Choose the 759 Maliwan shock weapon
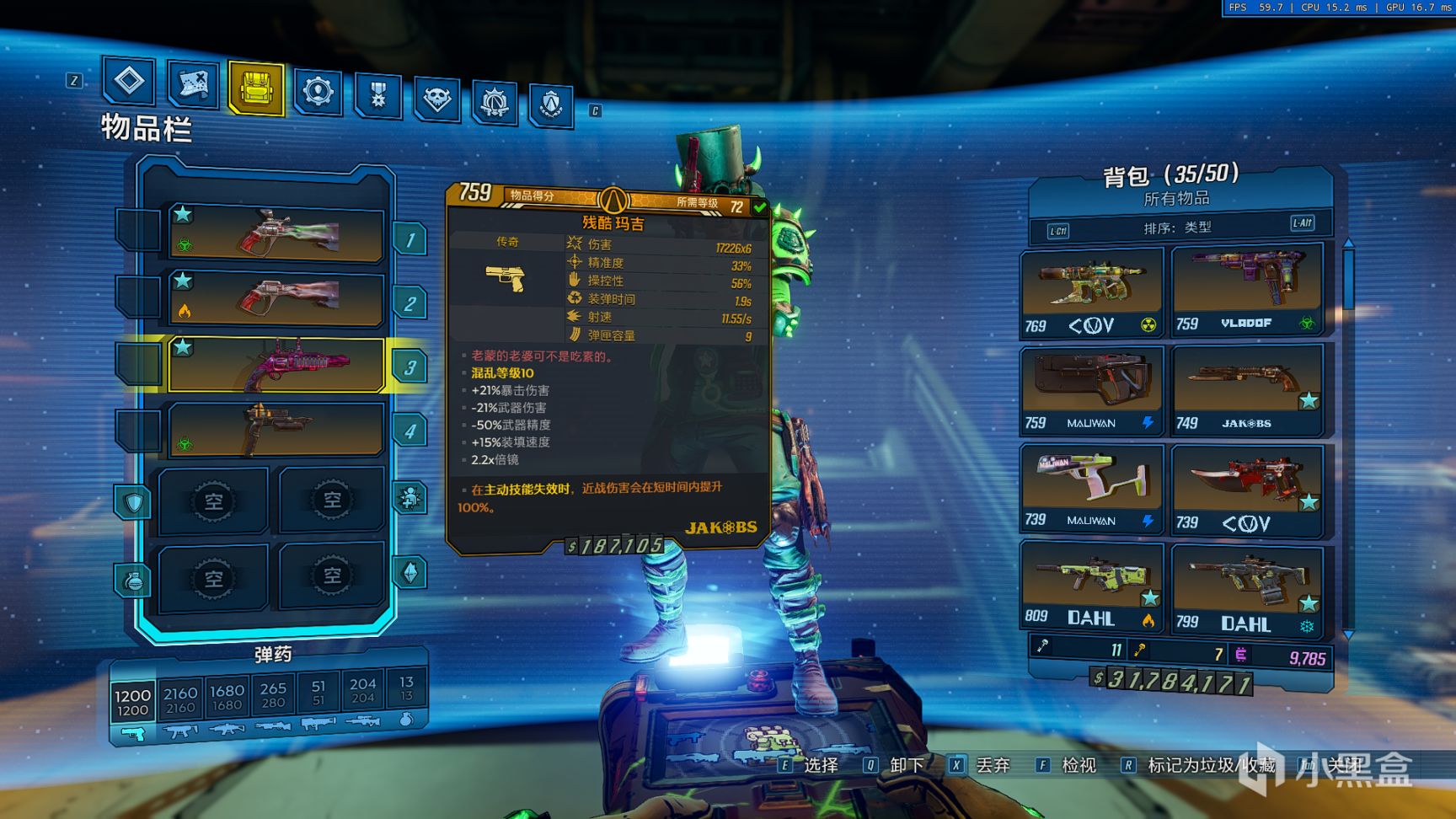Image resolution: width=1456 pixels, height=819 pixels. tap(1092, 390)
